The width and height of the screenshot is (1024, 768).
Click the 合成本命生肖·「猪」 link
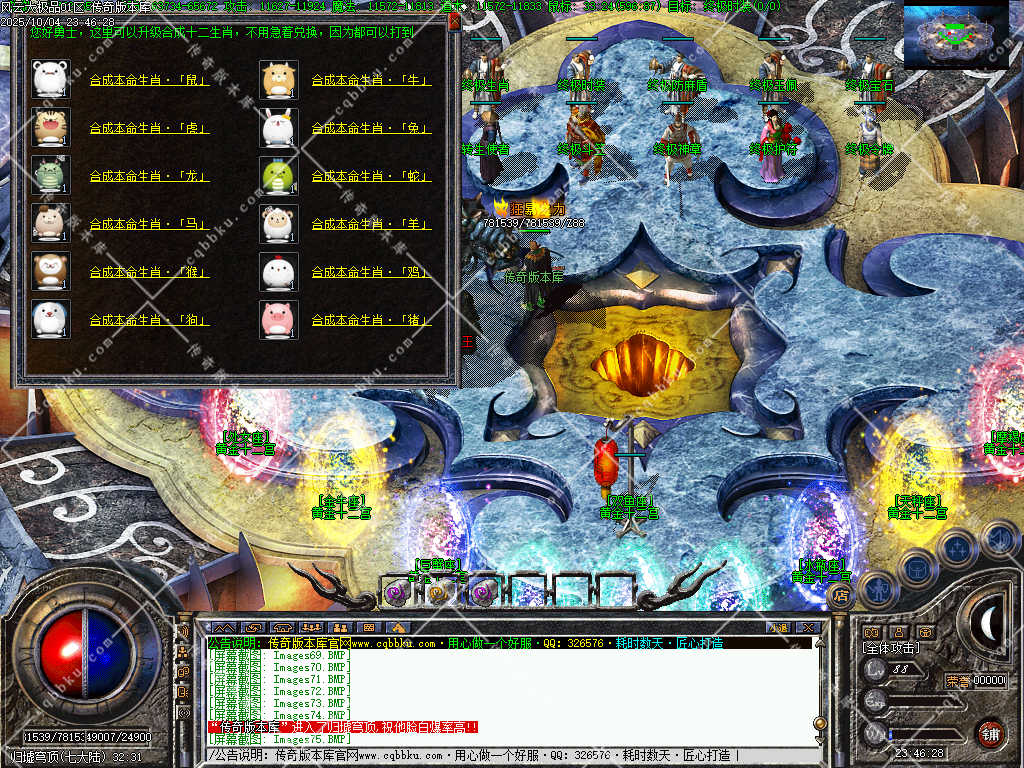point(371,320)
